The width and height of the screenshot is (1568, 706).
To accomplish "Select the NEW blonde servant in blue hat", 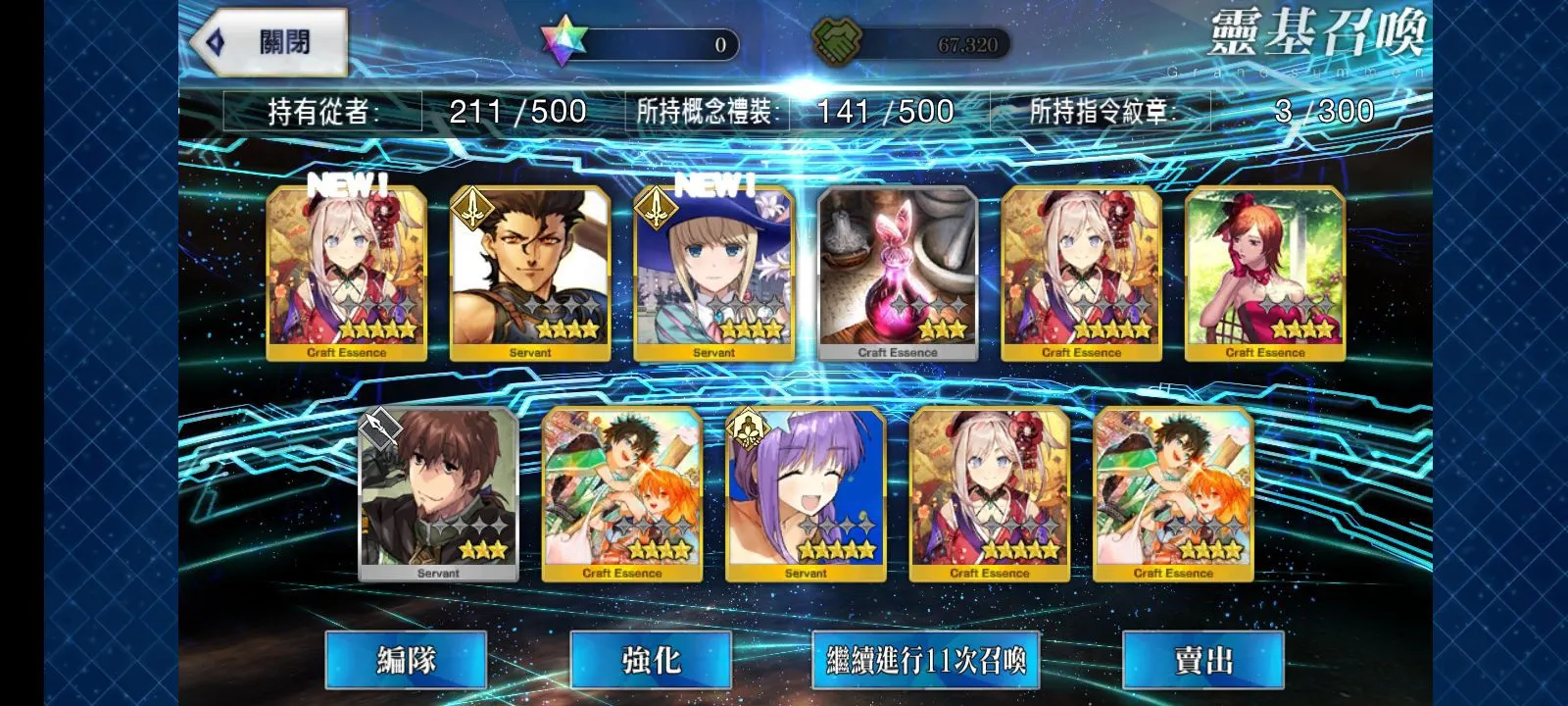I will coord(713,273).
